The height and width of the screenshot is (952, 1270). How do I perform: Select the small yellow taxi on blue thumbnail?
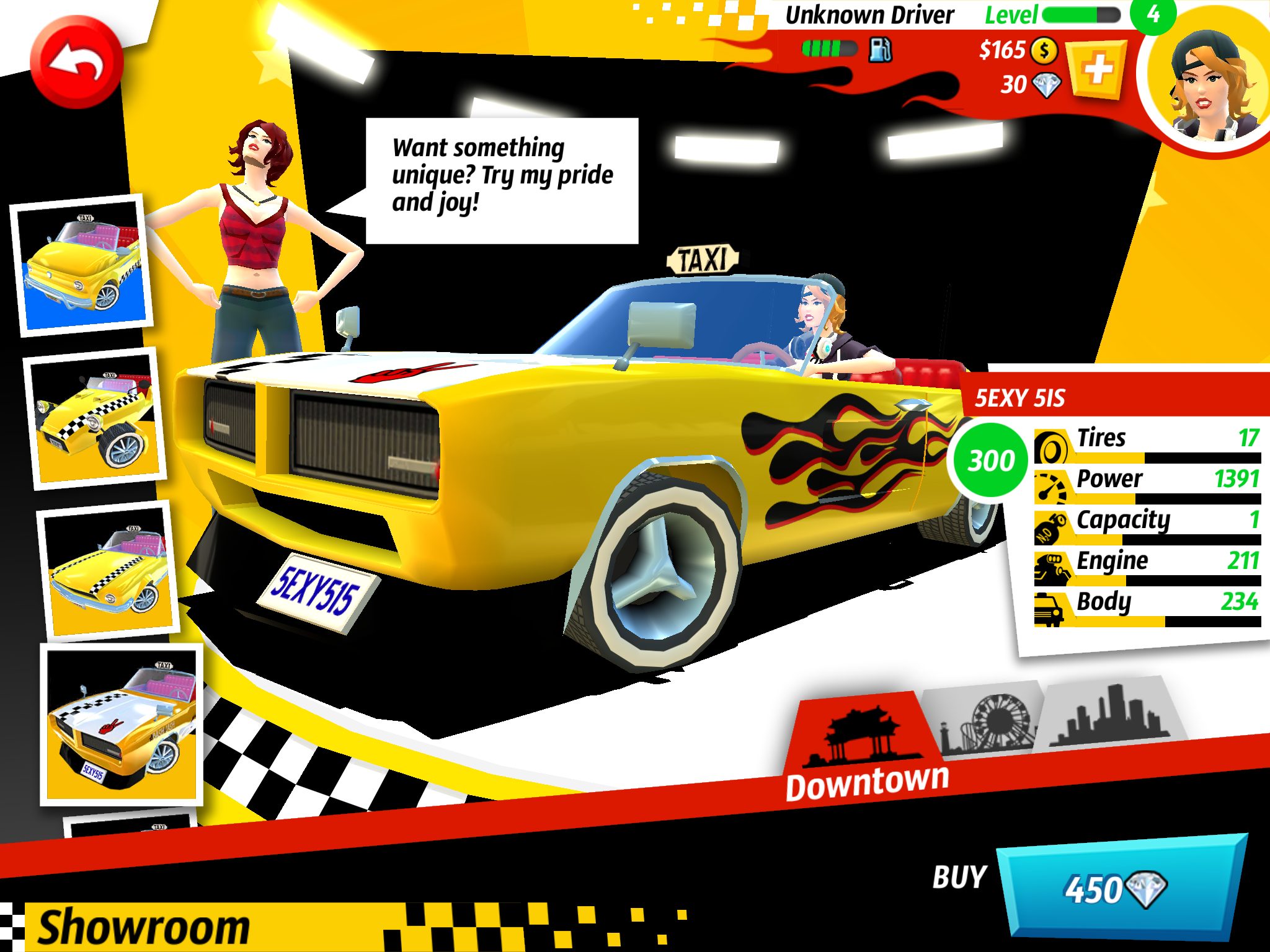point(82,265)
